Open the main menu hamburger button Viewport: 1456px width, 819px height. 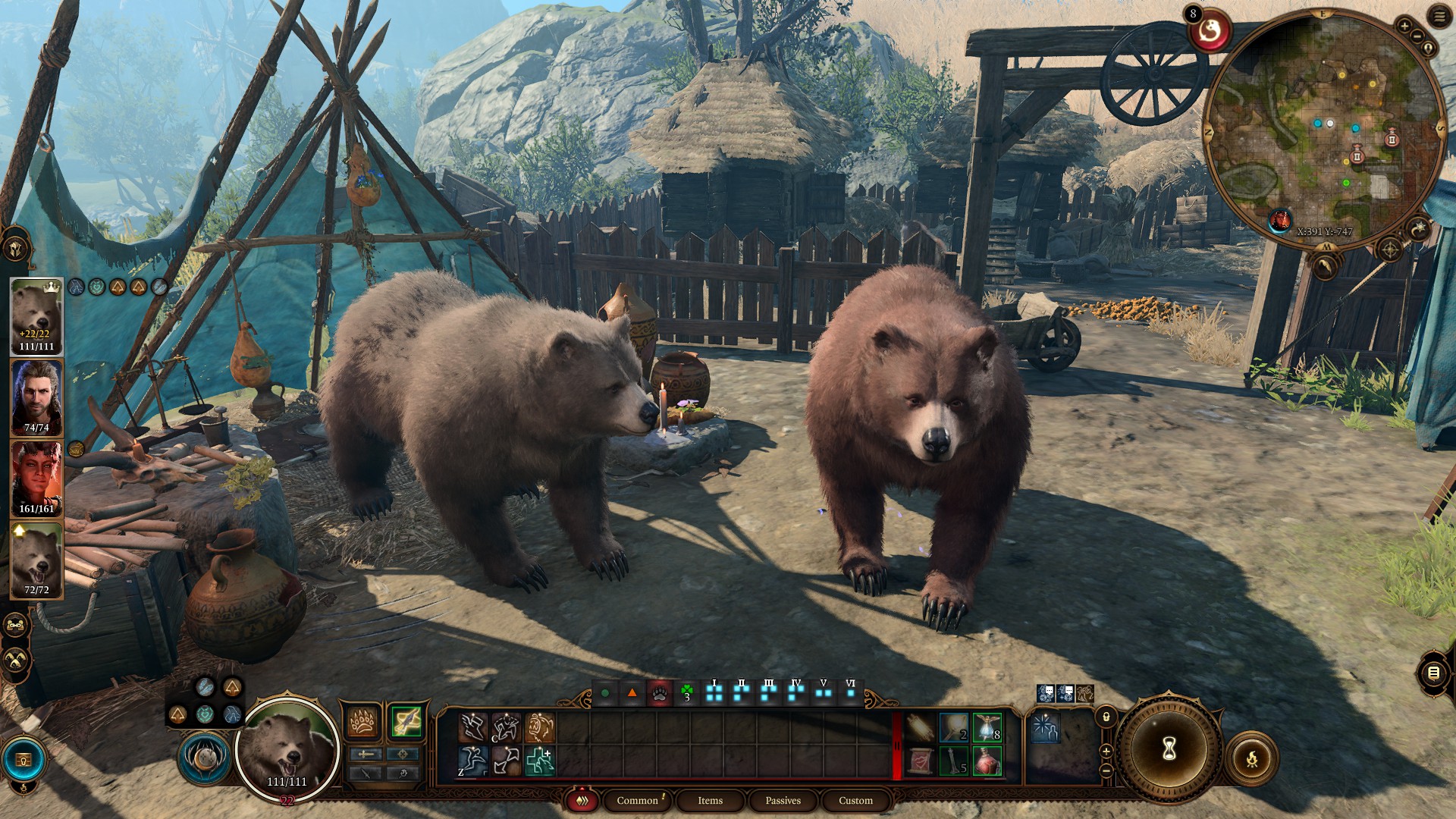pos(1439,17)
